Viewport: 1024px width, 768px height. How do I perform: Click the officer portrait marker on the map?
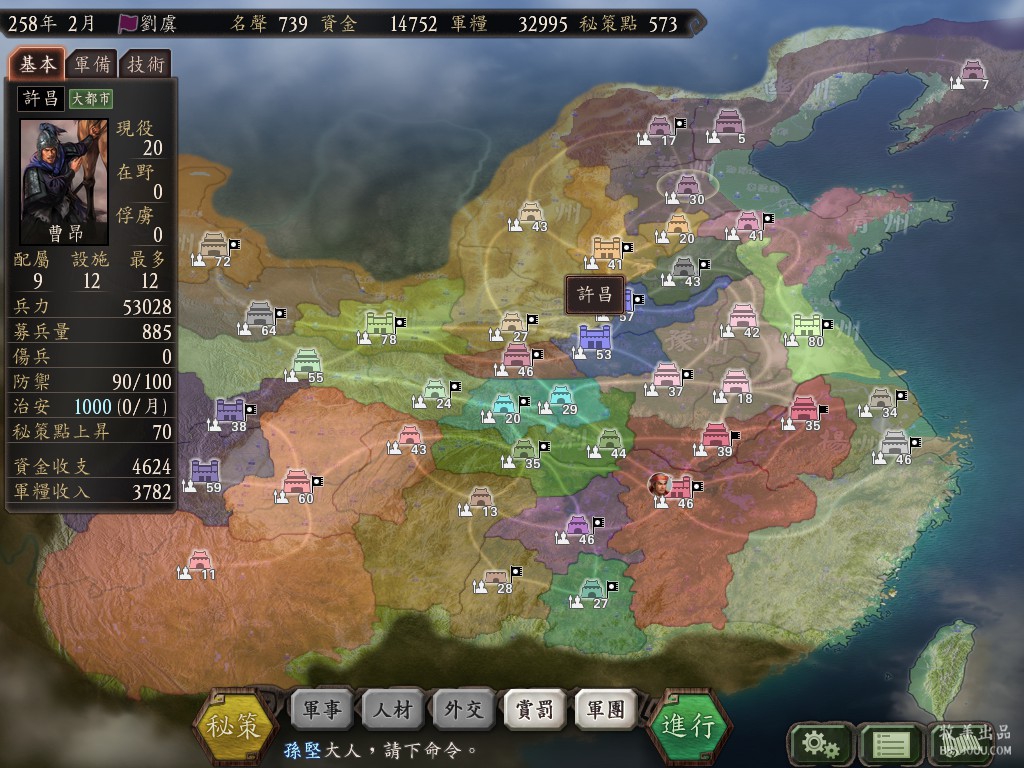point(660,485)
